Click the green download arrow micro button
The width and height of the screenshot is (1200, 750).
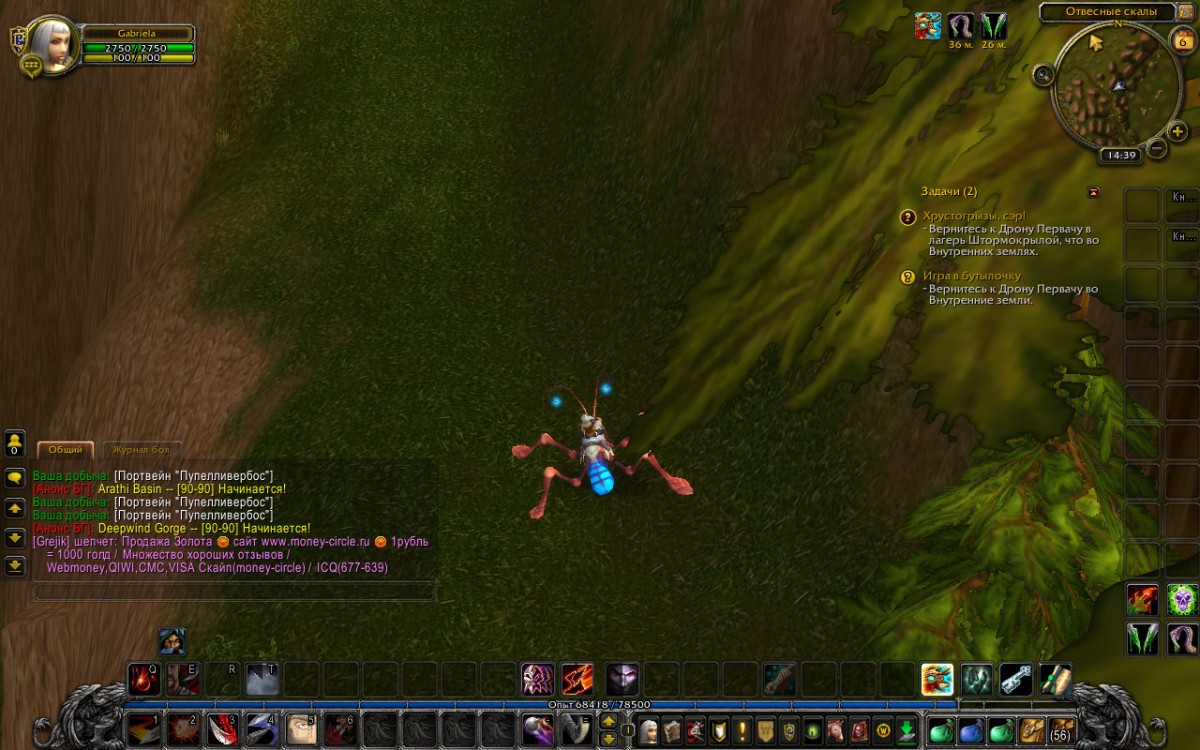(906, 730)
